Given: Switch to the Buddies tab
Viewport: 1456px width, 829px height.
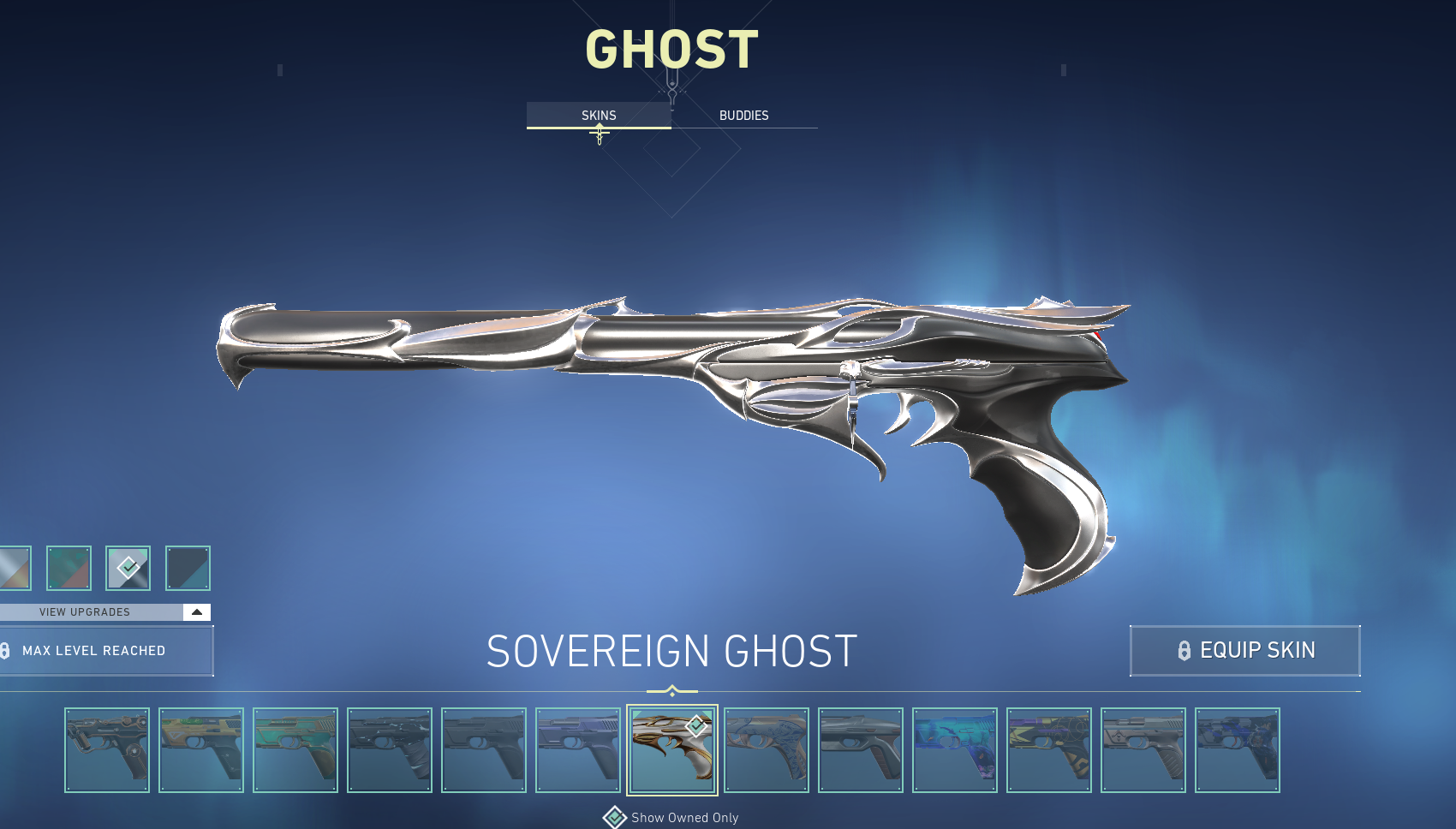Looking at the screenshot, I should (x=743, y=116).
